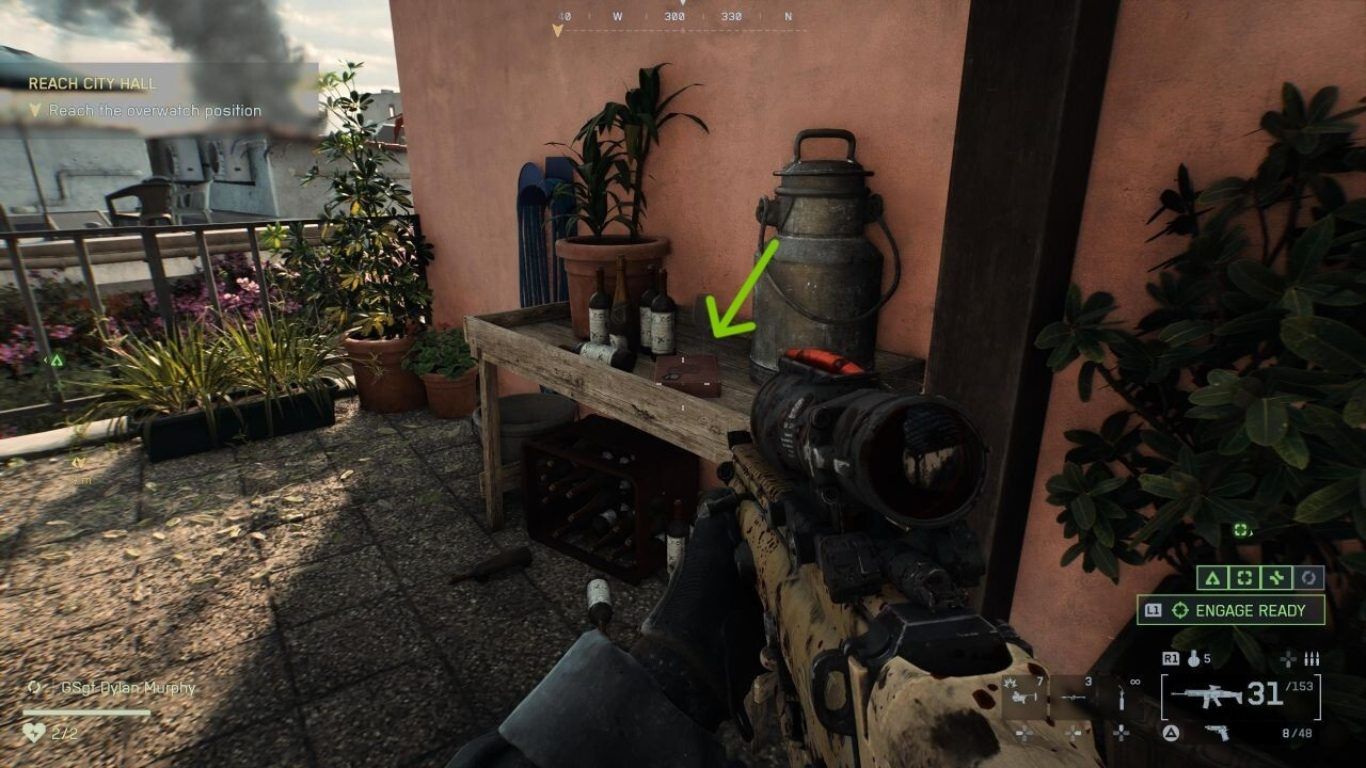Activate the four-arrow converge squad command icon
The height and width of the screenshot is (768, 1366).
click(1276, 578)
